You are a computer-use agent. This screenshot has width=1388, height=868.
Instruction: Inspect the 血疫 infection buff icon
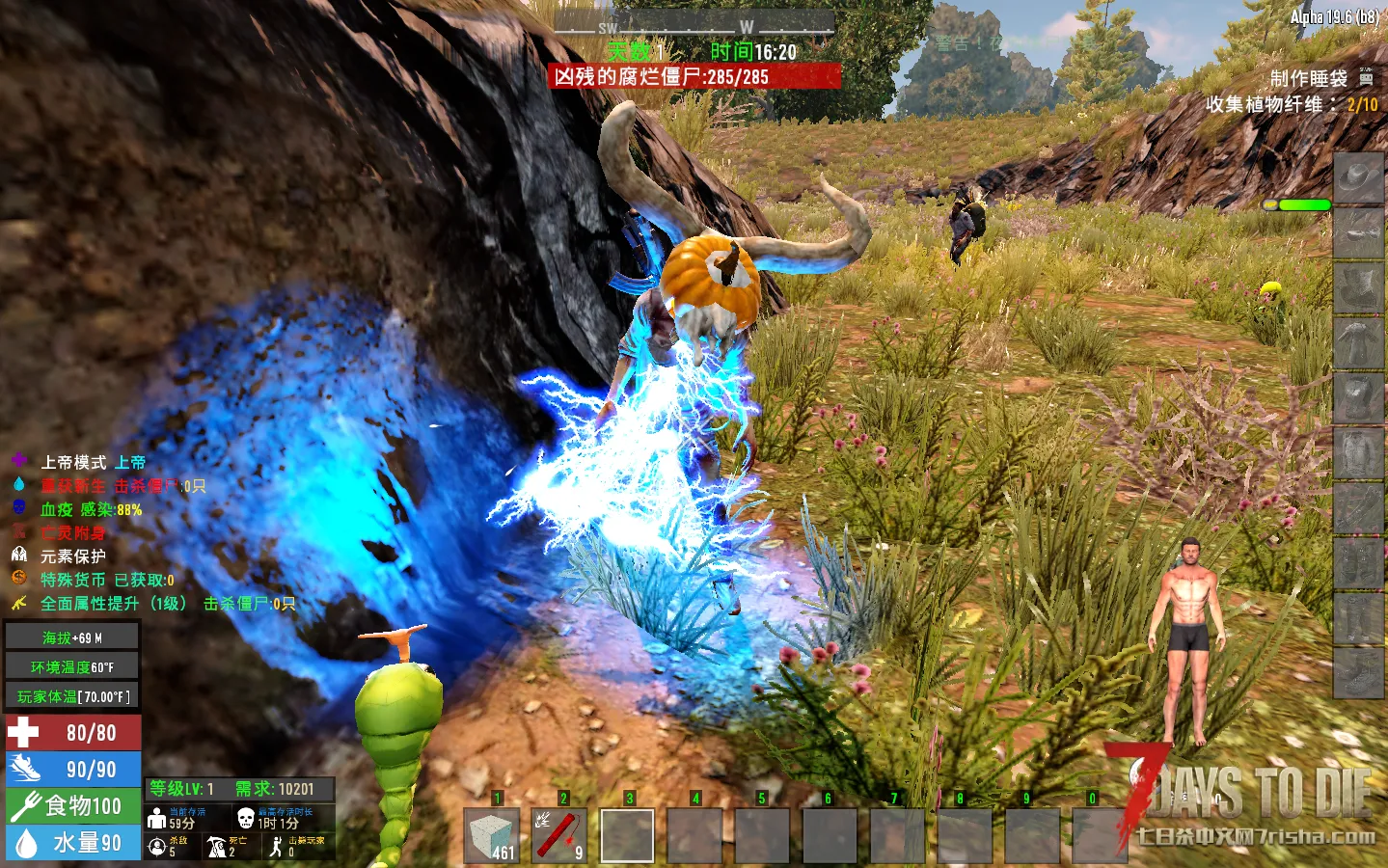point(19,508)
